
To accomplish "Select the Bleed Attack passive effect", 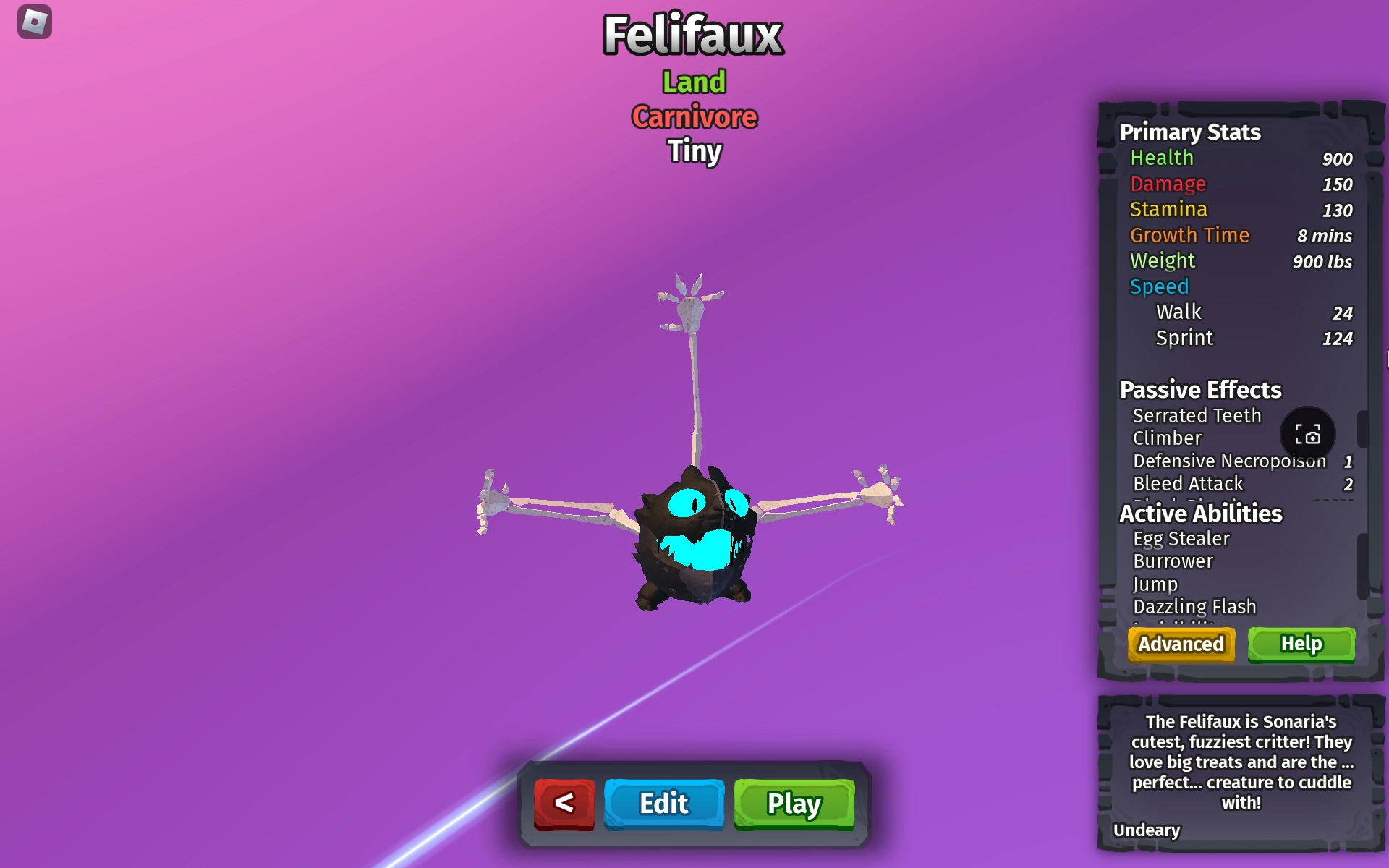I will pos(1188,484).
